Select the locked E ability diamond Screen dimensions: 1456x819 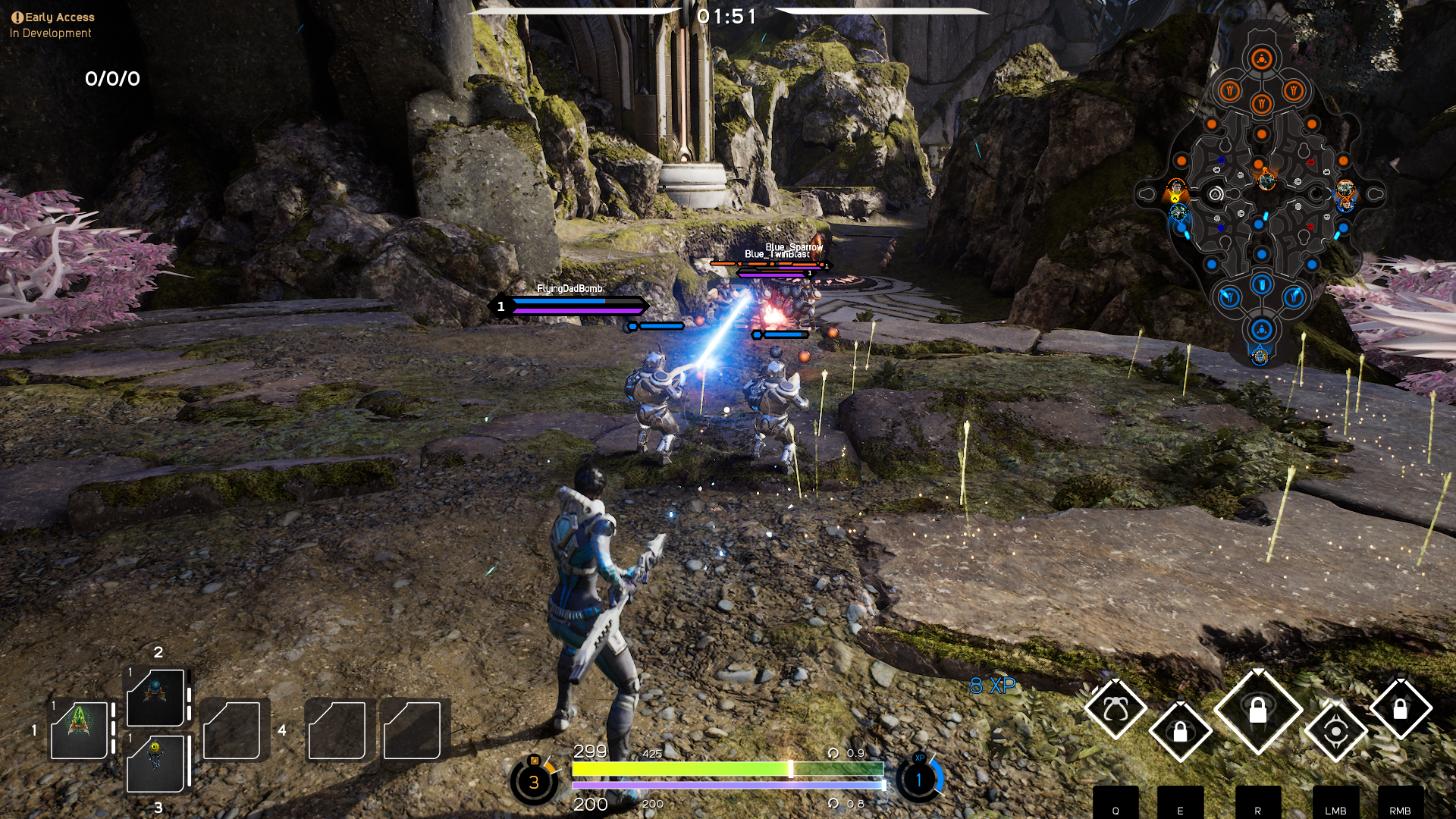(1180, 731)
